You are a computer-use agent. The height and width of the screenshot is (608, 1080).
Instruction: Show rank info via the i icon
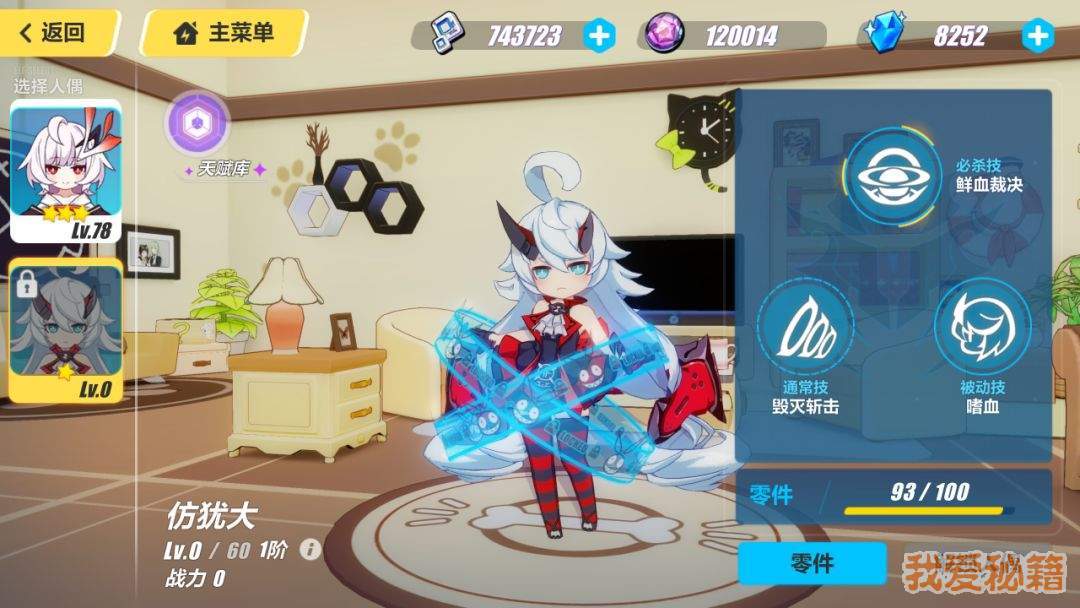(x=311, y=550)
